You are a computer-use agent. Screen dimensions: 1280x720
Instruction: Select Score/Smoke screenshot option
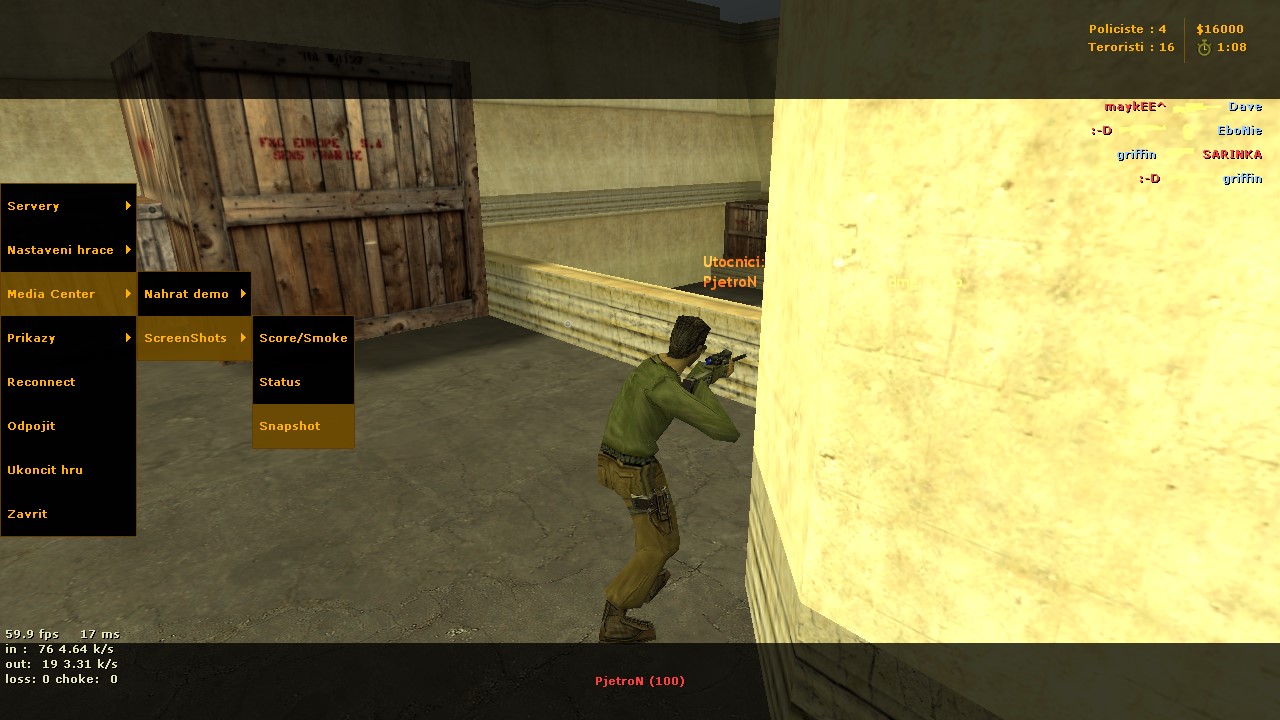point(303,338)
